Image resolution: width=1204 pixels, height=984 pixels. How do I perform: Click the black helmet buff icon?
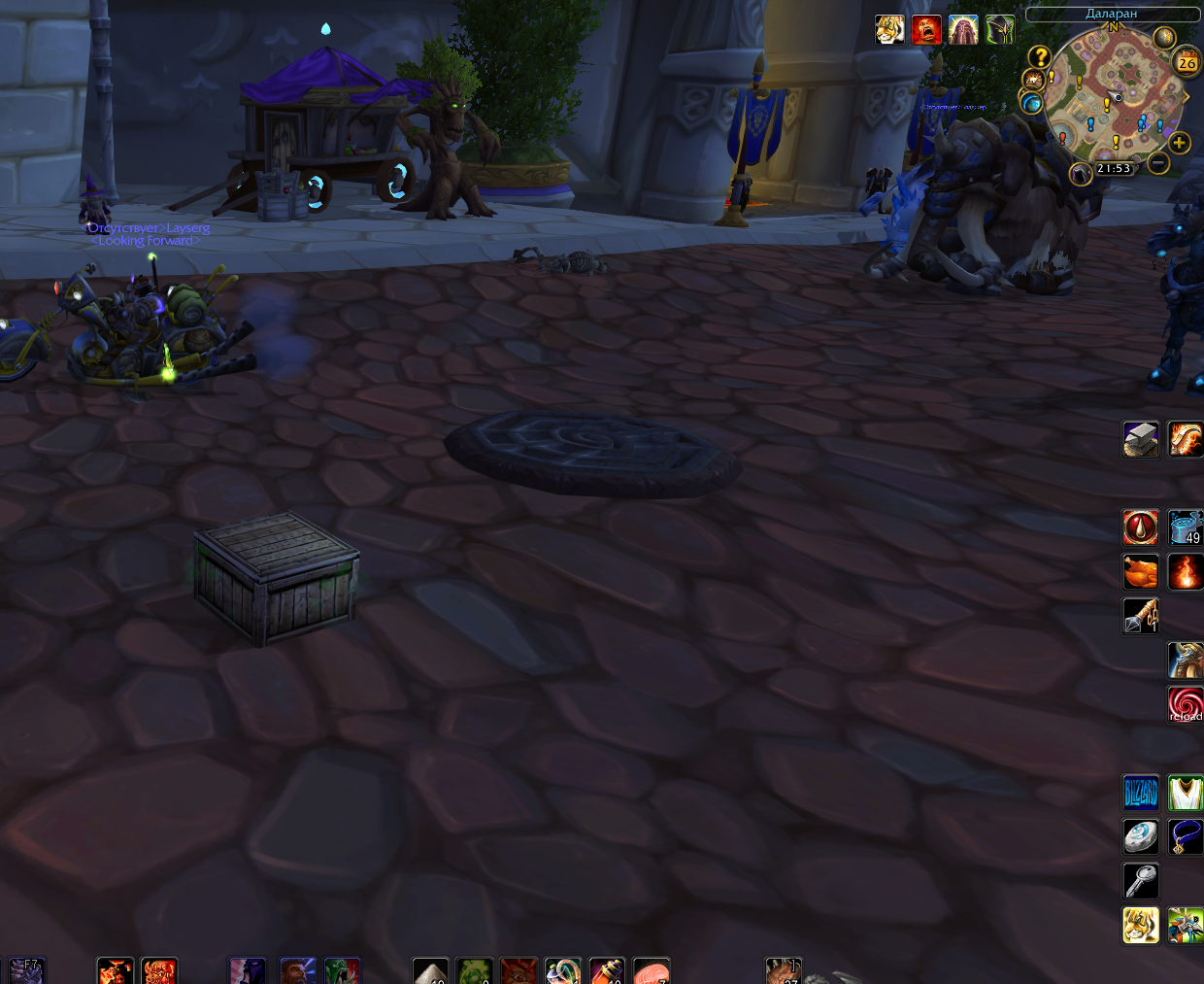[1000, 30]
